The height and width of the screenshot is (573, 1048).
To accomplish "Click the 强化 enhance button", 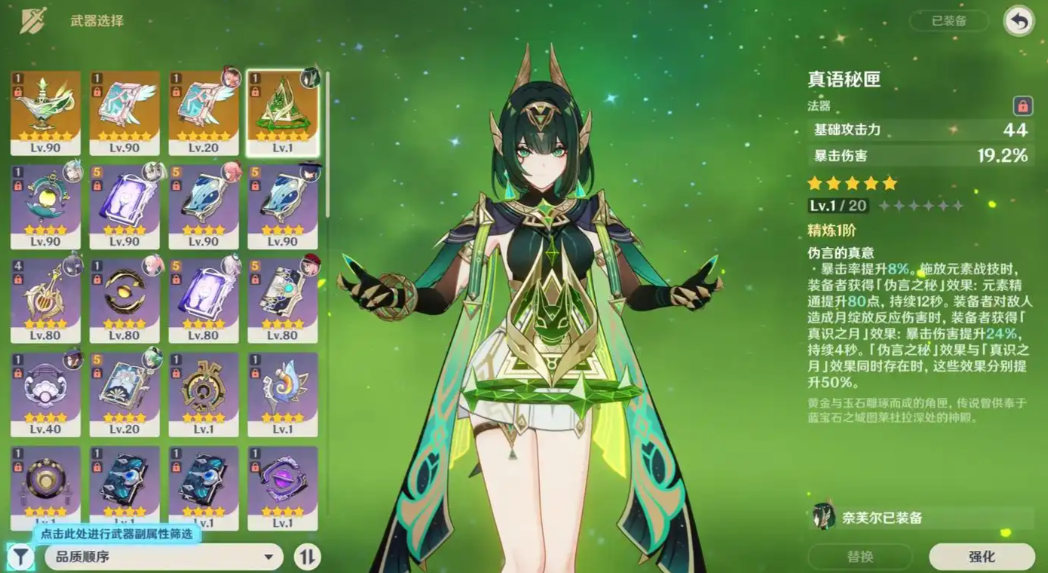I will (981, 556).
